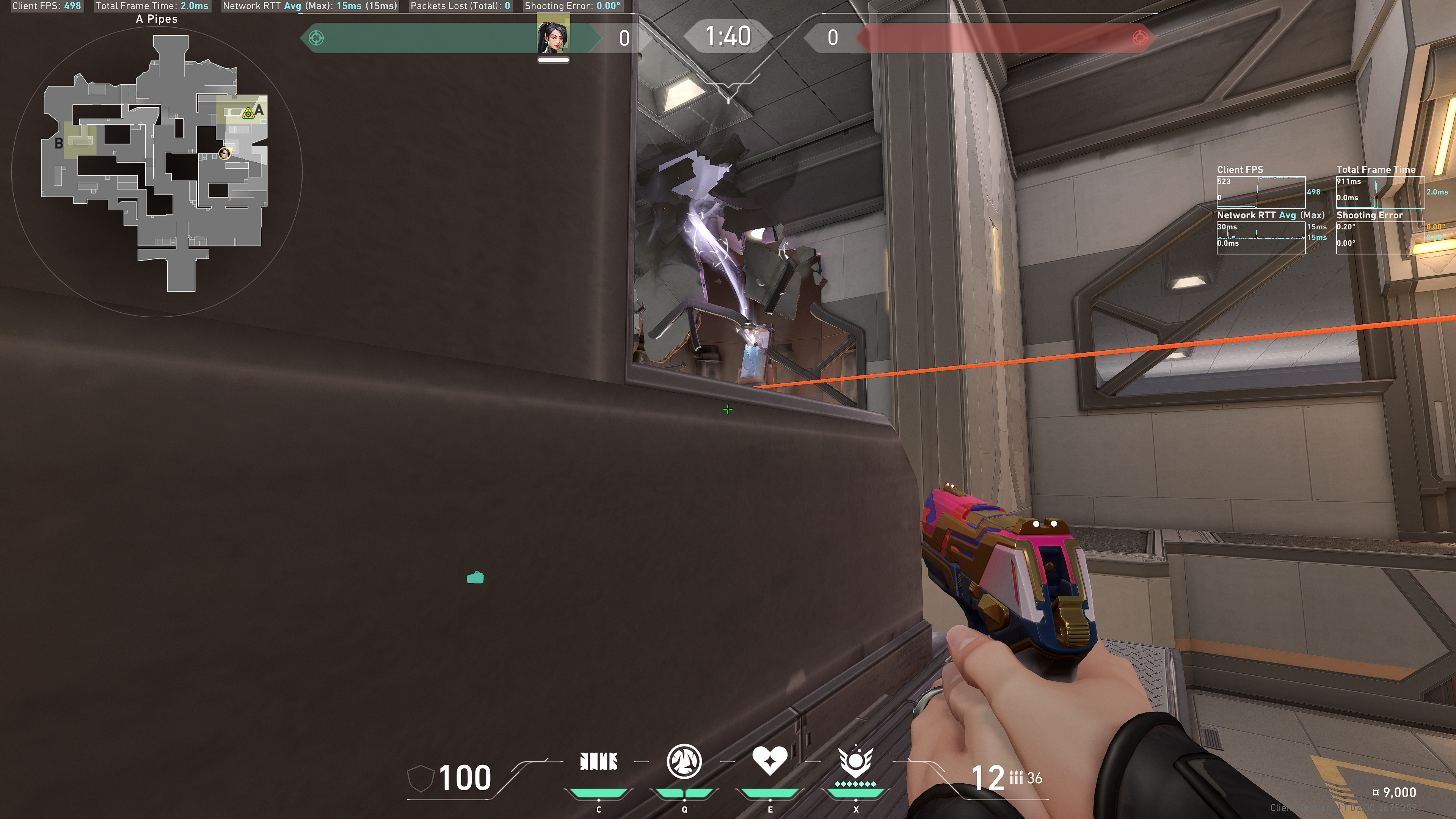Image resolution: width=1456 pixels, height=819 pixels.
Task: Select the Slow Orb ability icon
Action: tap(684, 761)
